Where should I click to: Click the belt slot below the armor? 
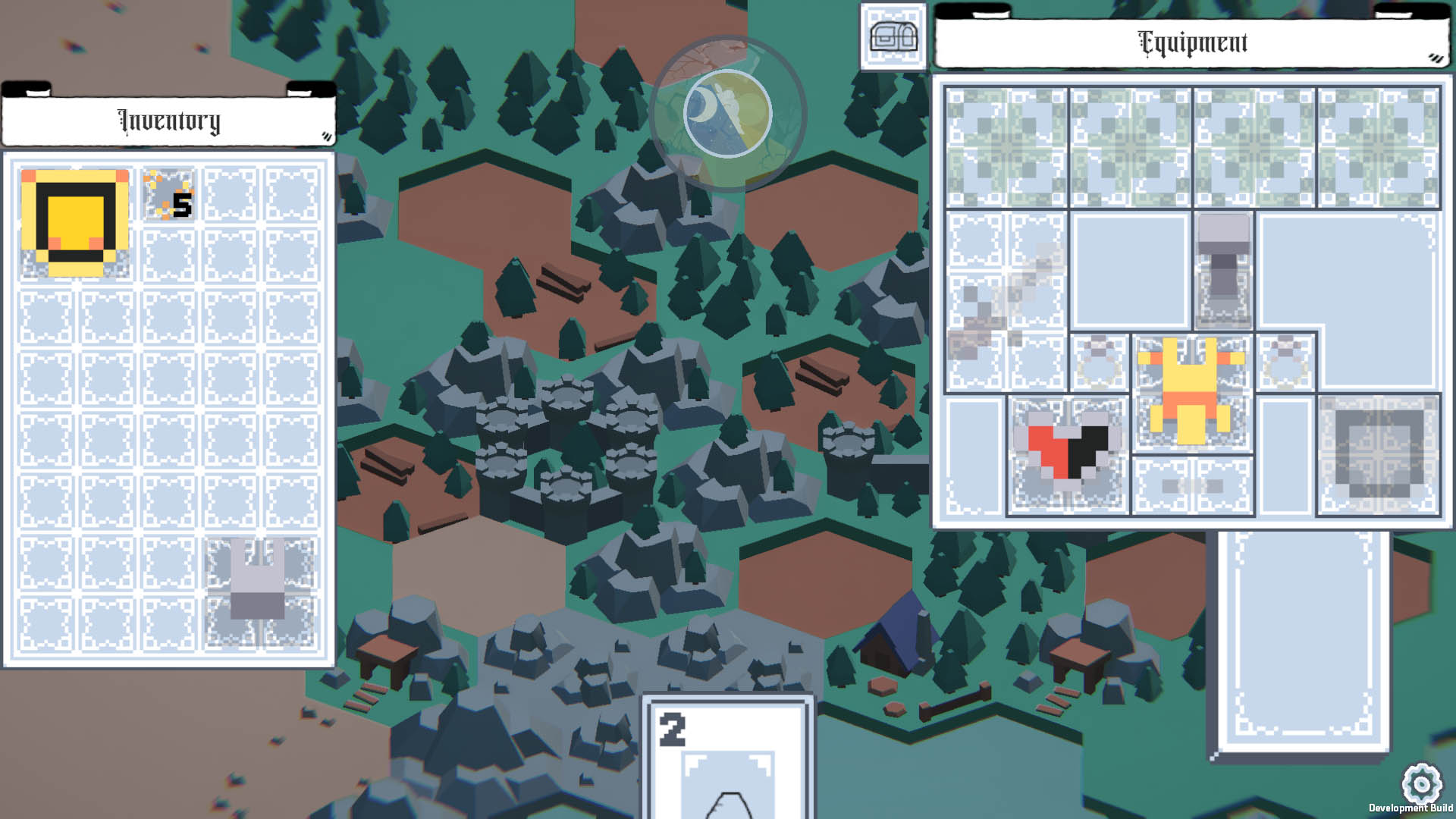coord(1191,486)
